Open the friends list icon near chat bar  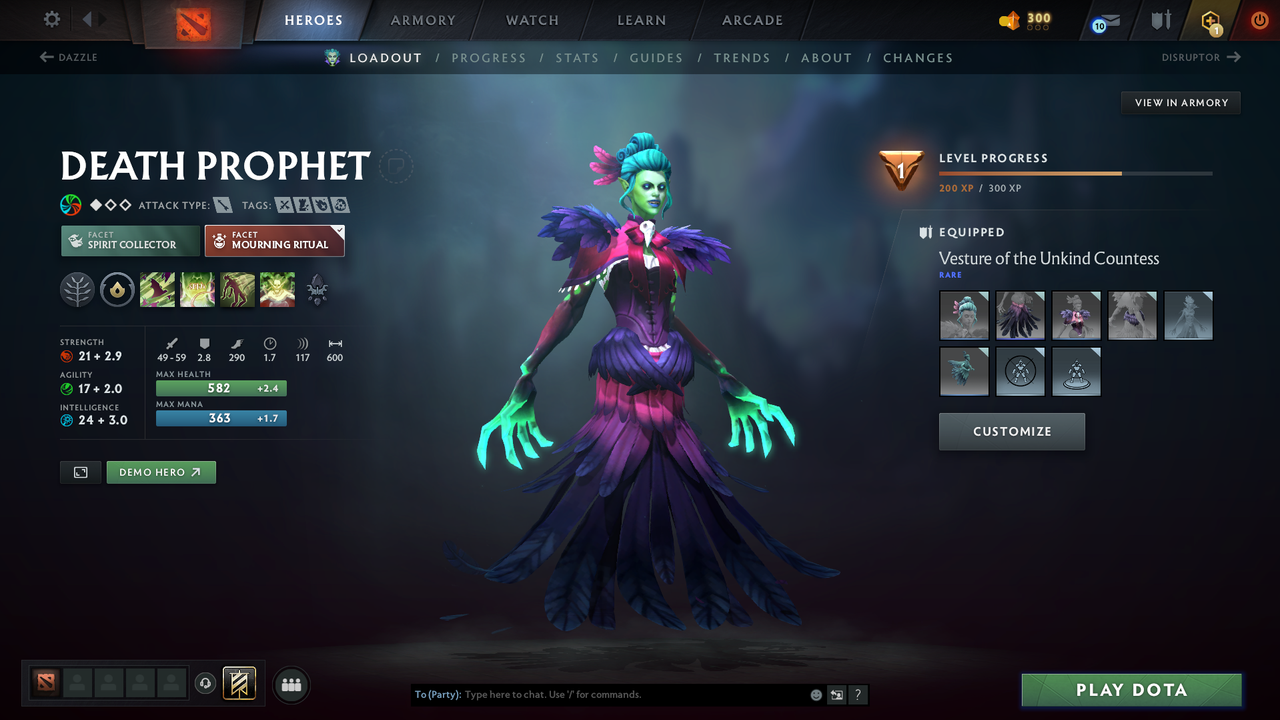pyautogui.click(x=290, y=685)
